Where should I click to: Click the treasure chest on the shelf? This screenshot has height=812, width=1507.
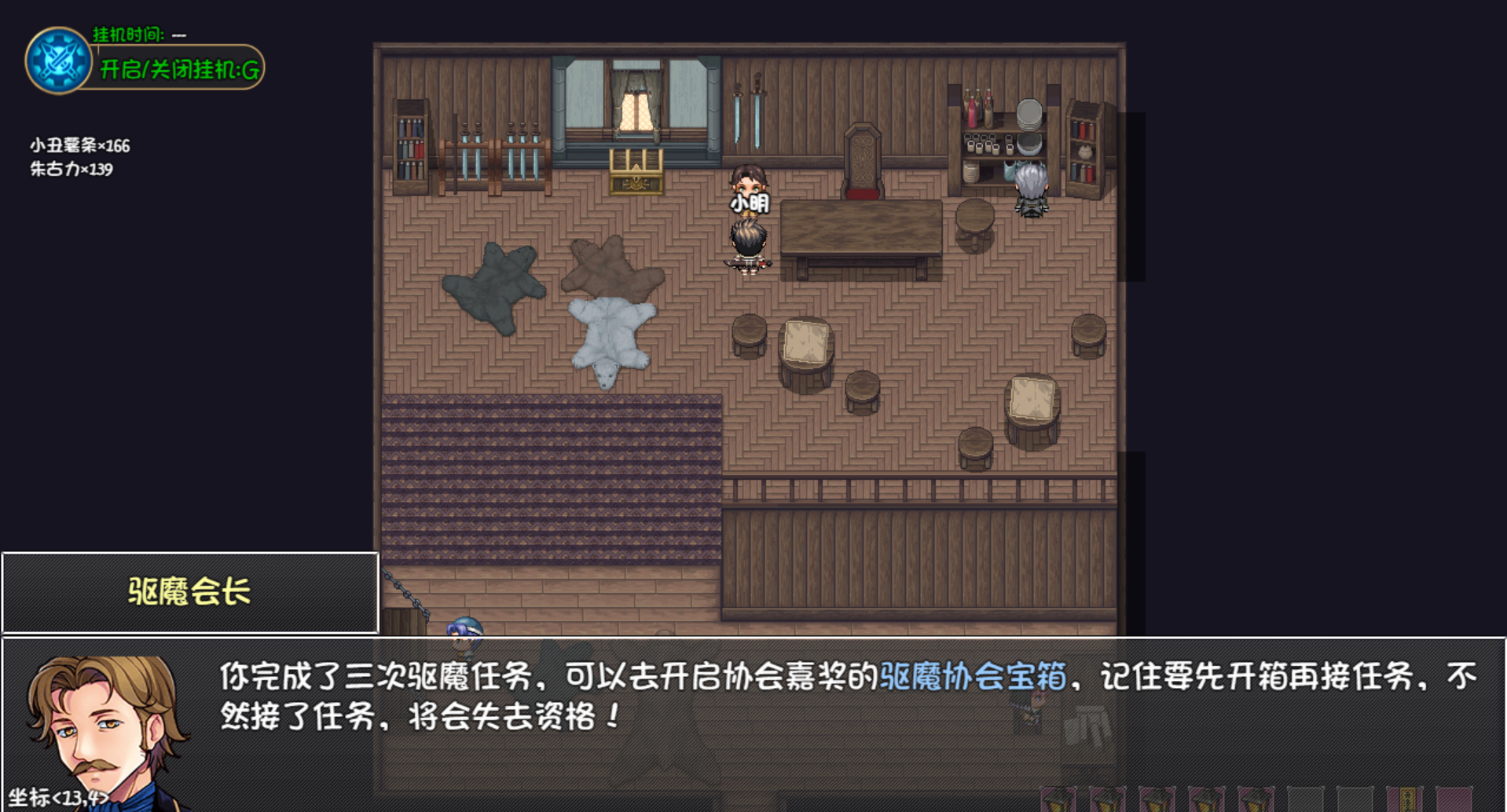pos(635,174)
